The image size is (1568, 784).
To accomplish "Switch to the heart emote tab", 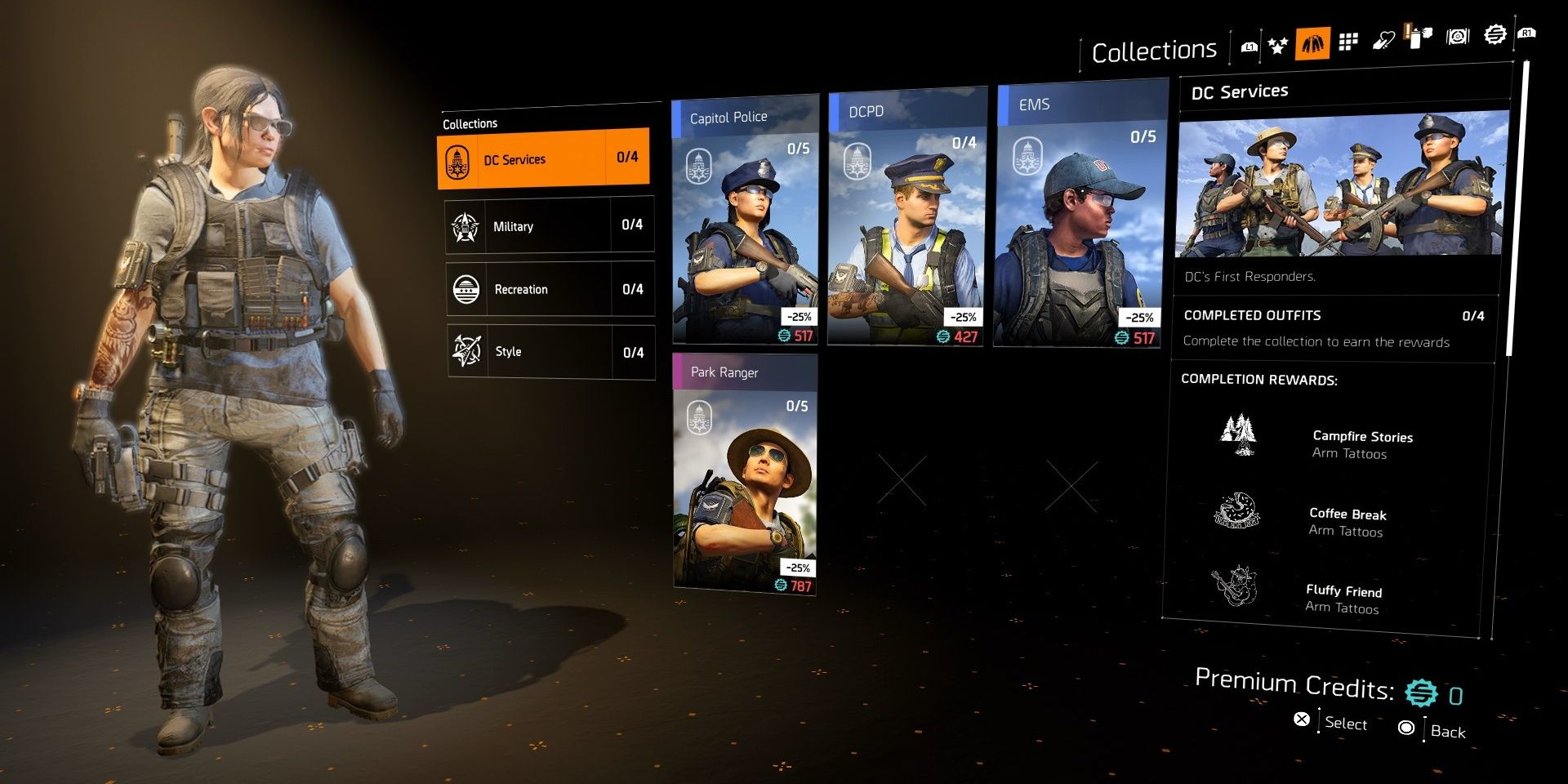I will click(1383, 40).
